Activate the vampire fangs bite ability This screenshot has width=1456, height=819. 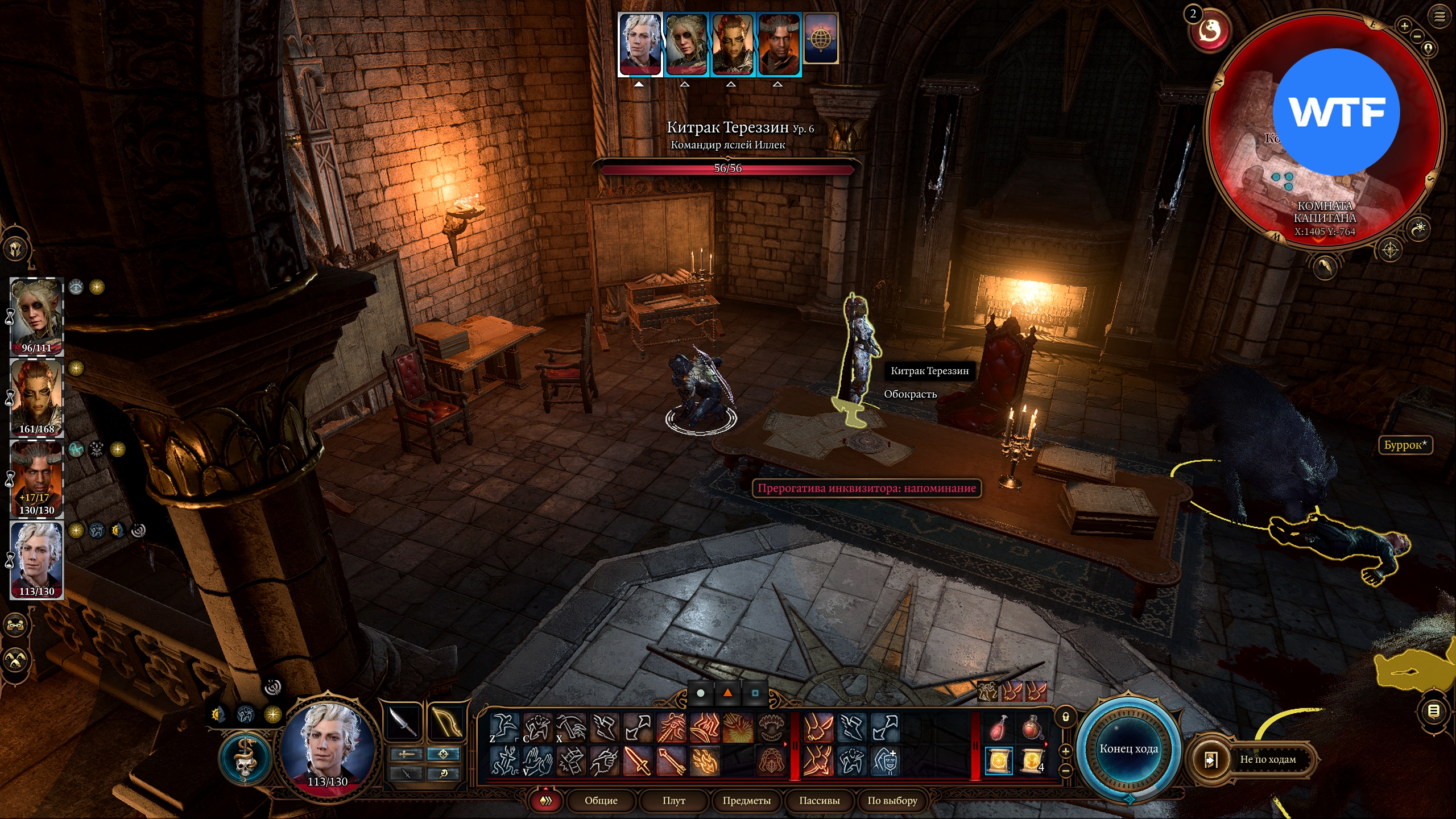pos(772,727)
